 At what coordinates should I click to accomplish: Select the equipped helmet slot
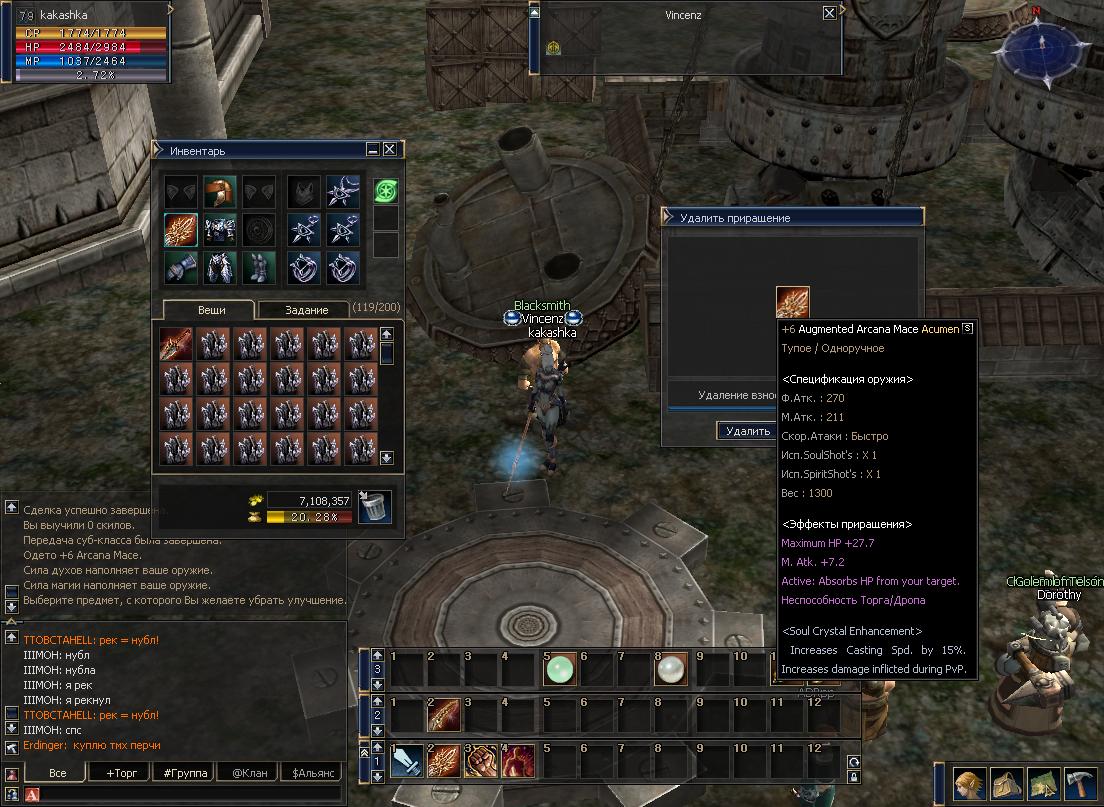pyautogui.click(x=219, y=192)
